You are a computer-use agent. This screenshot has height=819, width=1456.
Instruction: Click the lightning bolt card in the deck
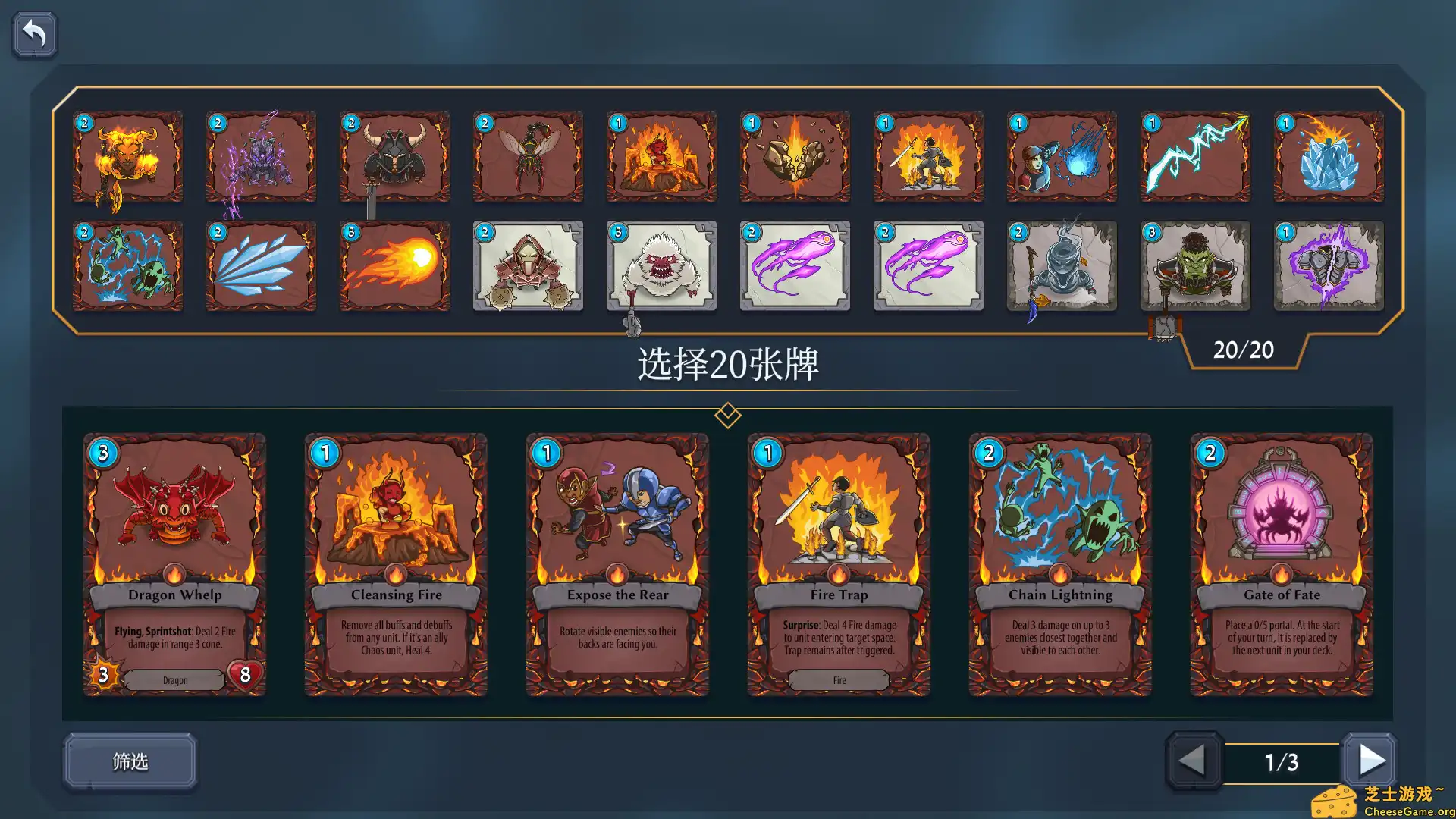coord(1195,157)
